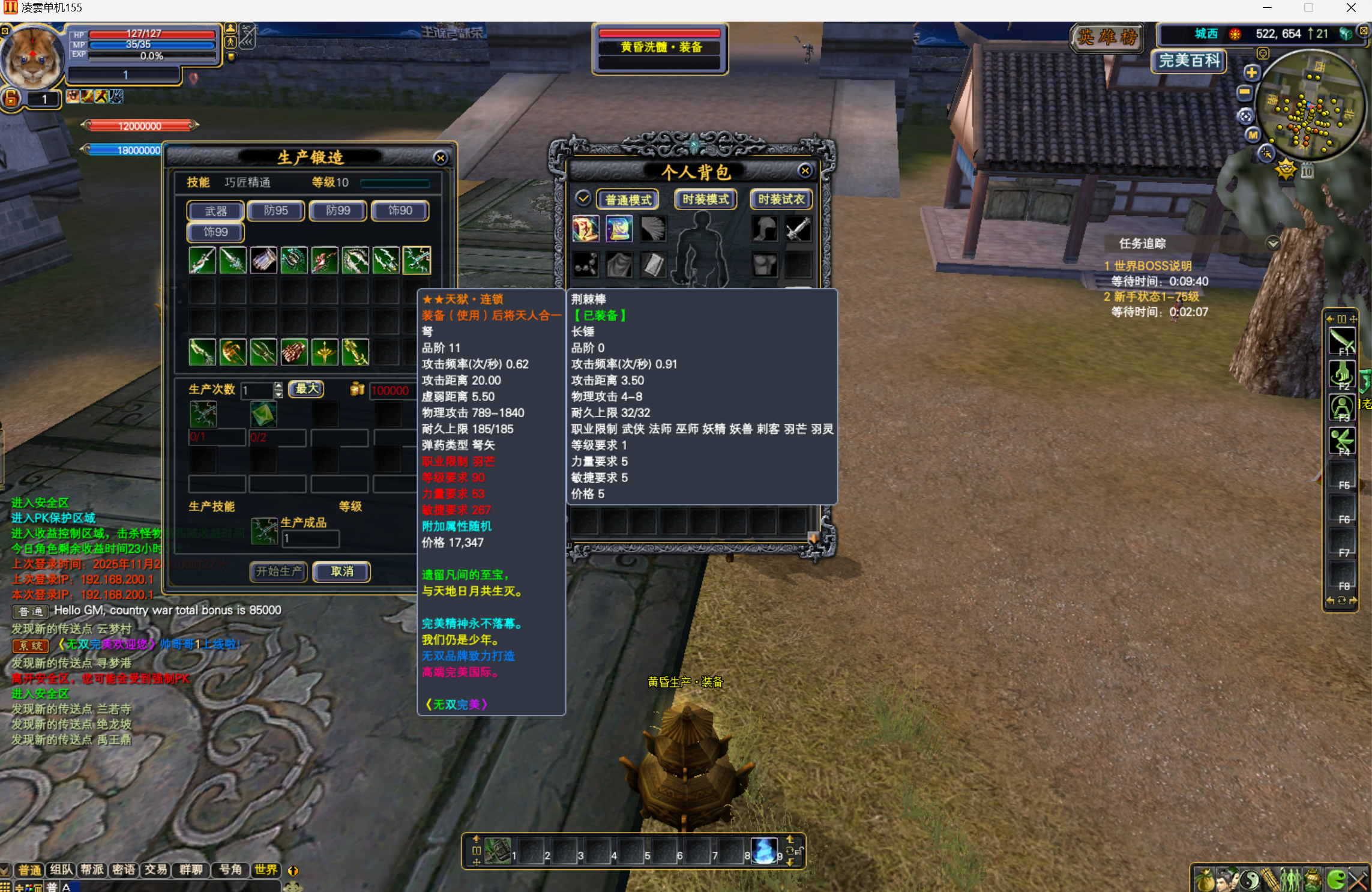The image size is (1372, 892).
Task: Start crafting with 开始生产 button
Action: [x=278, y=571]
